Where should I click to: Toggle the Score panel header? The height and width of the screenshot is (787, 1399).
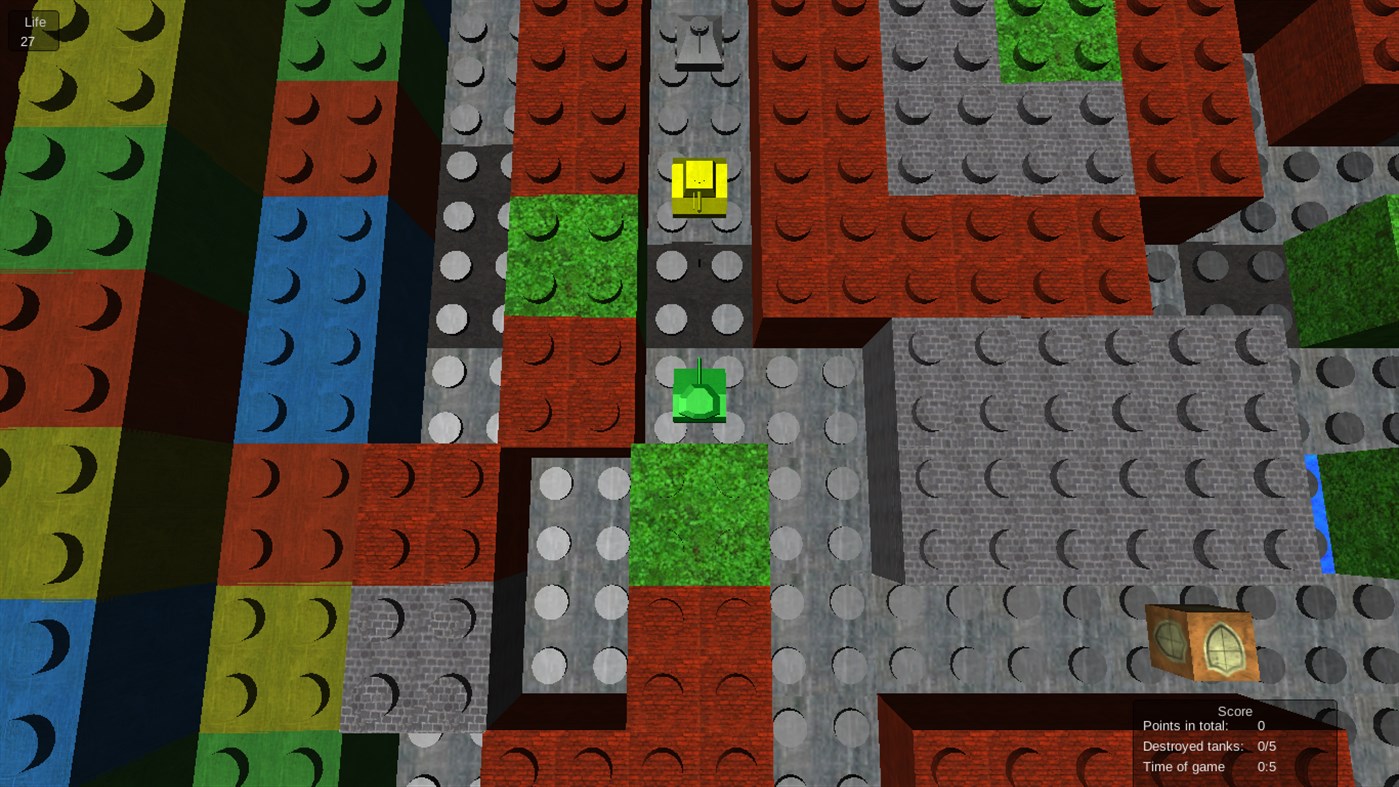1234,711
